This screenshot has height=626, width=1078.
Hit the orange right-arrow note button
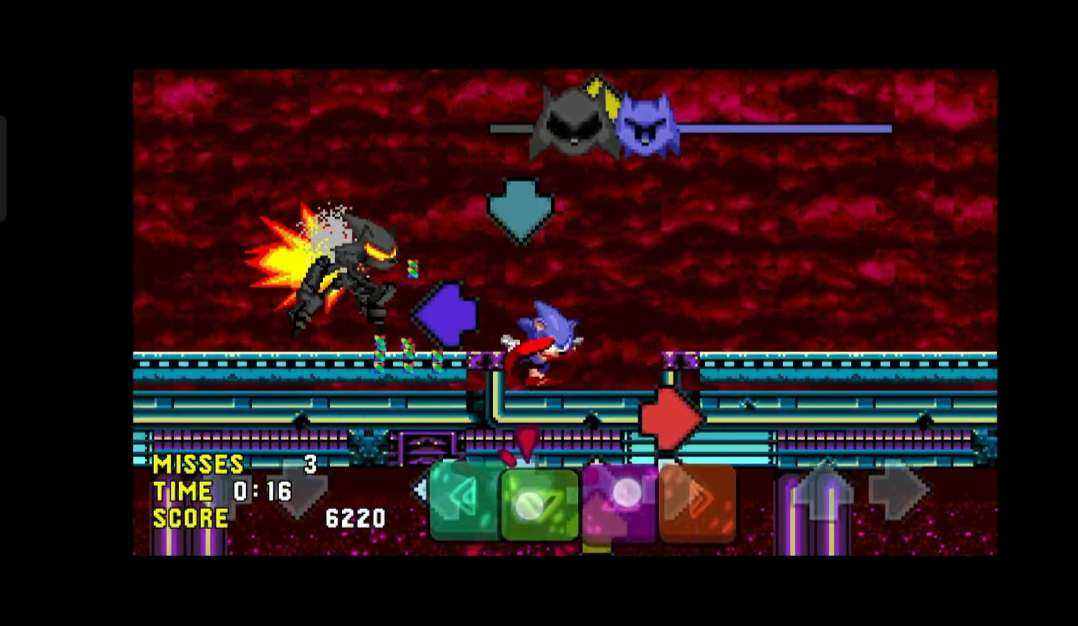(697, 503)
